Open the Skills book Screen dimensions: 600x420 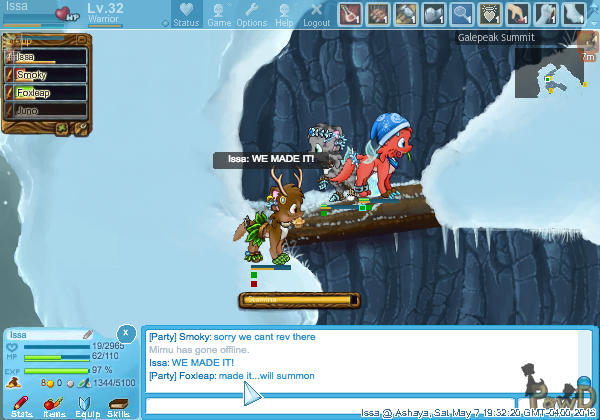pyautogui.click(x=118, y=405)
